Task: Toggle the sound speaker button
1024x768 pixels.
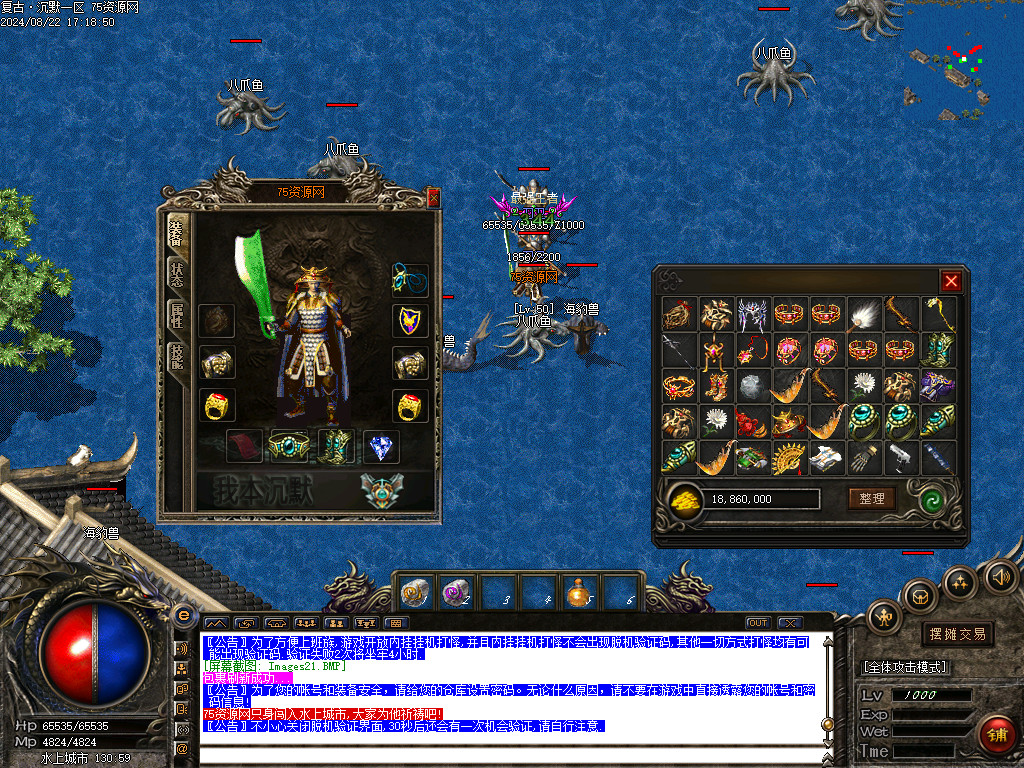Action: [999, 577]
